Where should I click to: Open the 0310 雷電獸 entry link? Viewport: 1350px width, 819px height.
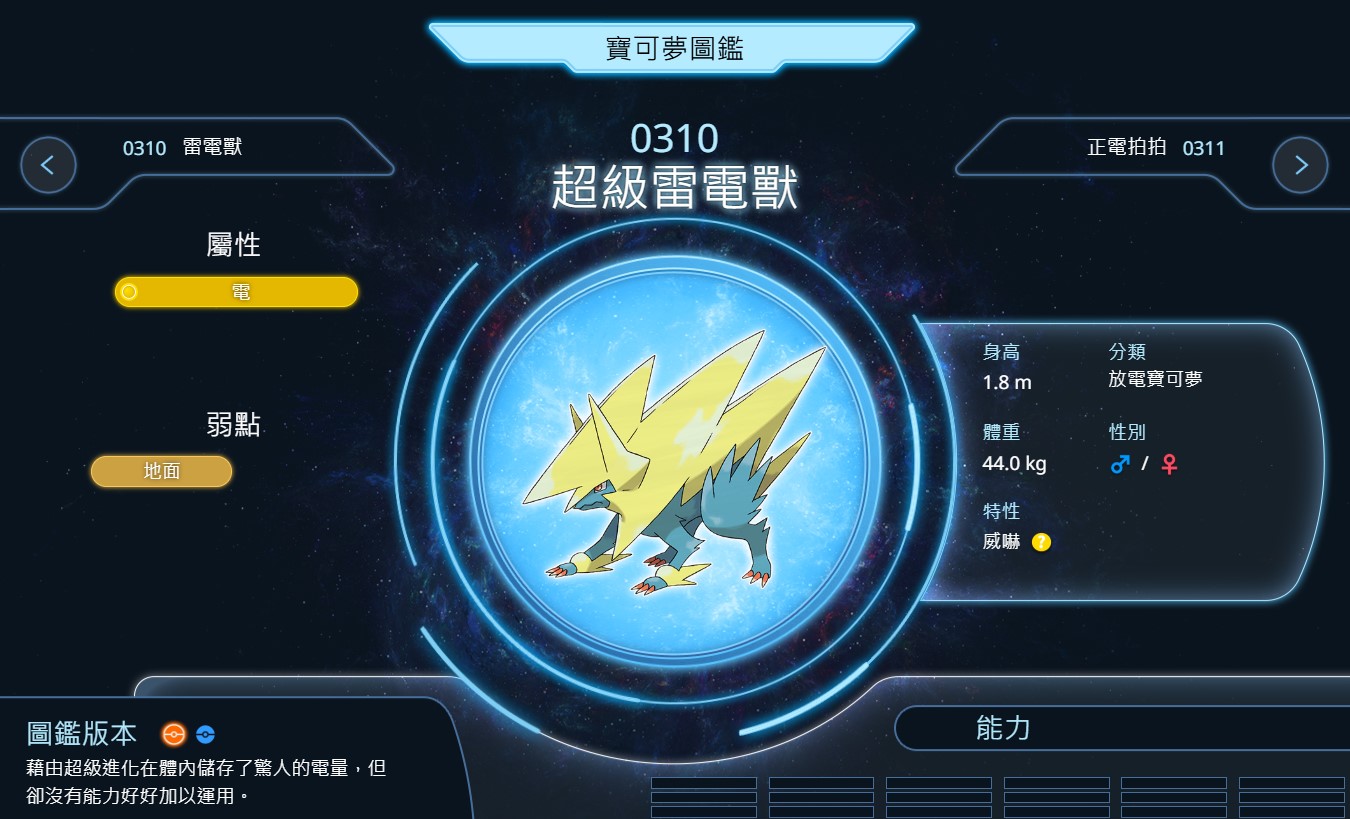pos(183,148)
